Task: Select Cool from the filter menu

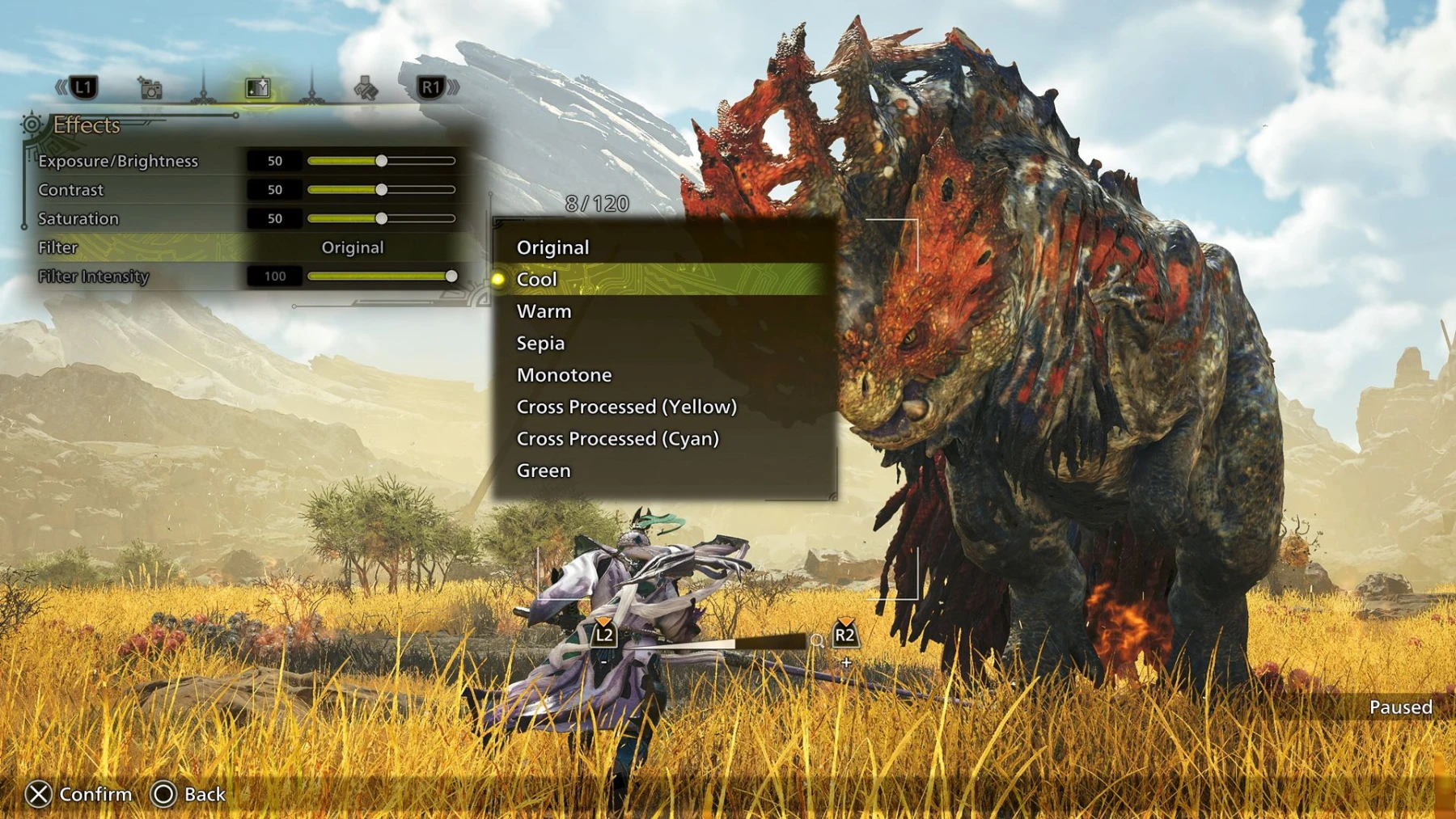Action: coord(536,278)
